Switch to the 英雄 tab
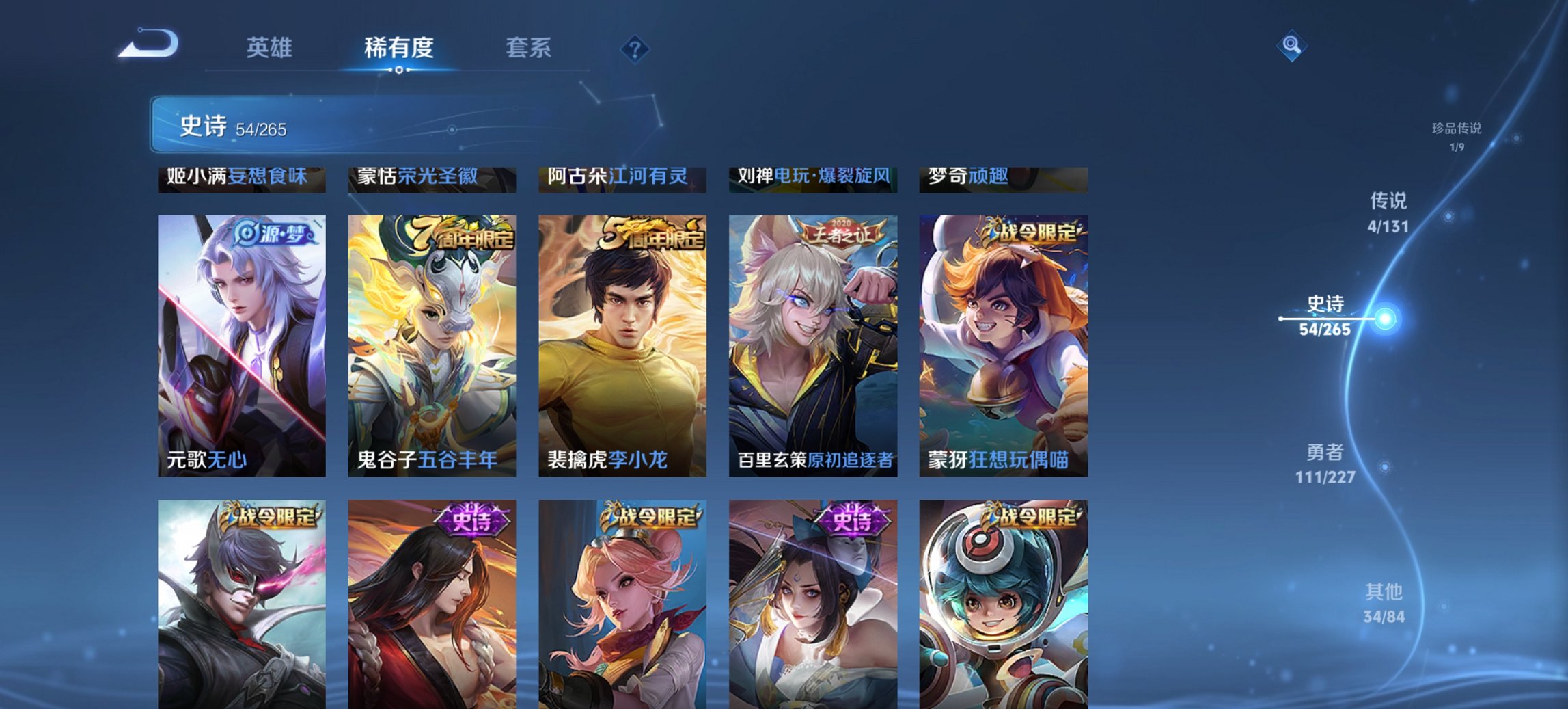 point(271,48)
